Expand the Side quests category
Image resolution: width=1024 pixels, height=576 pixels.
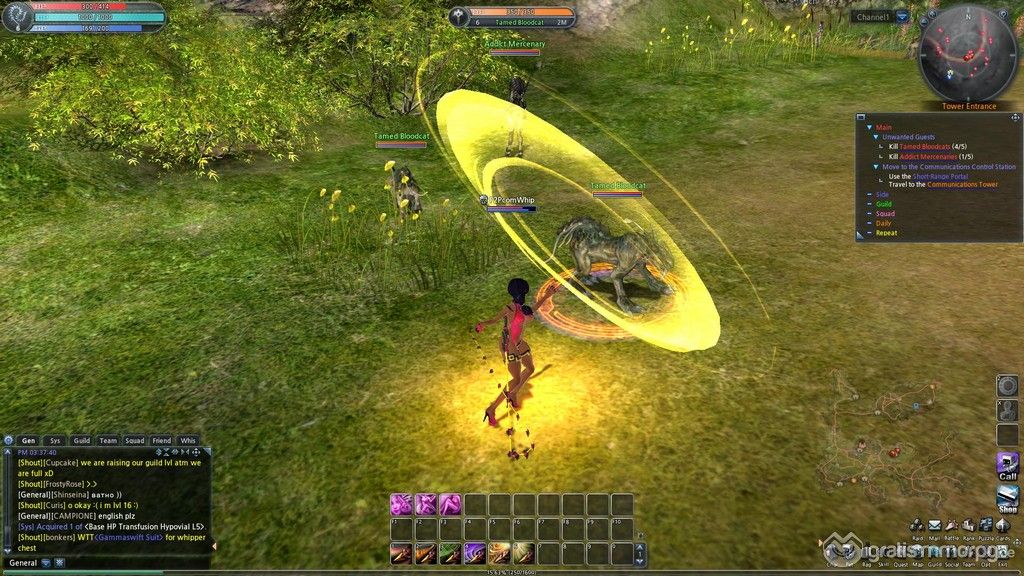[882, 194]
